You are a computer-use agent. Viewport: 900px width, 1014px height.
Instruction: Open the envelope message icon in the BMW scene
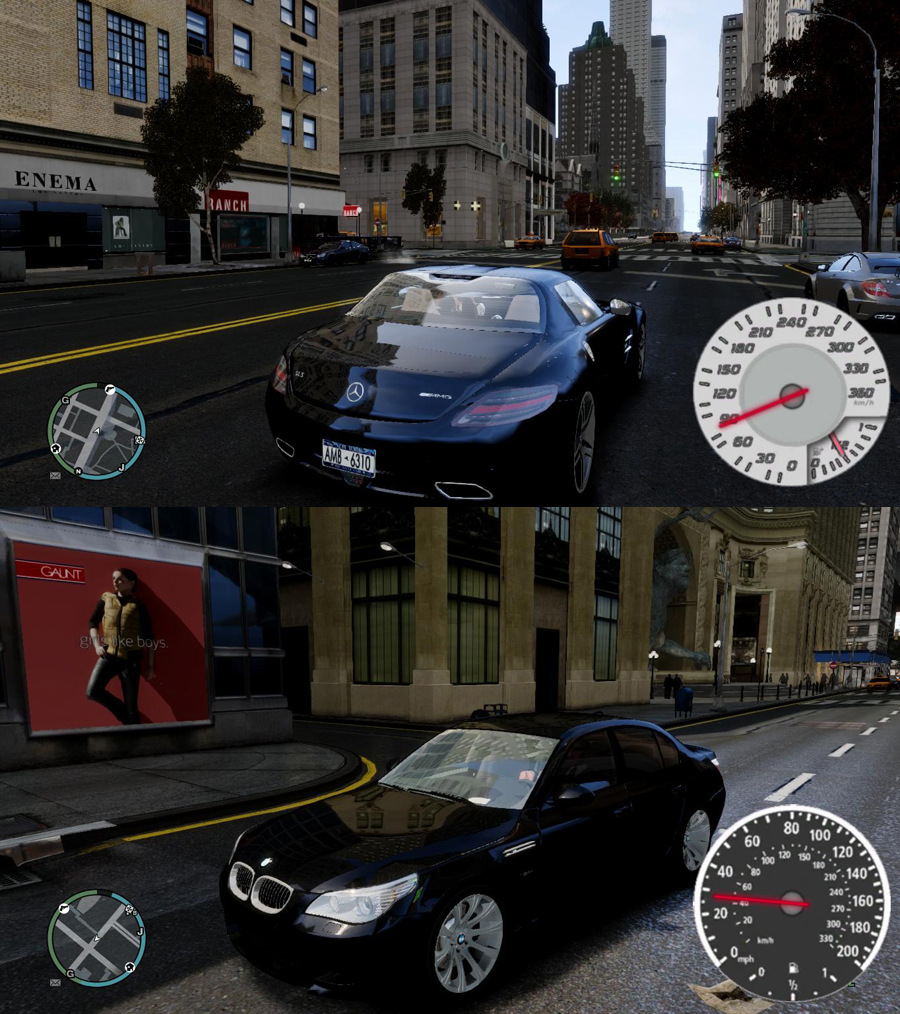click(54, 983)
